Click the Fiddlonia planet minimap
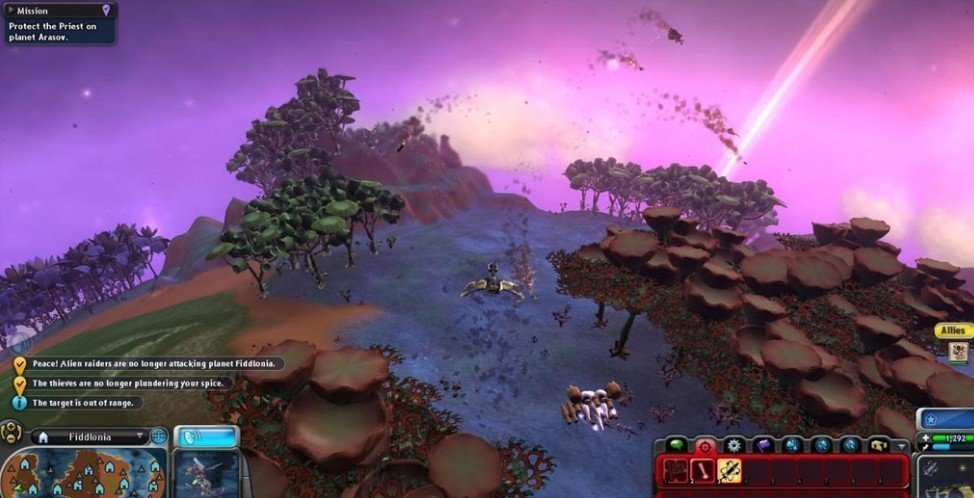This screenshot has width=974, height=498. tap(84, 472)
